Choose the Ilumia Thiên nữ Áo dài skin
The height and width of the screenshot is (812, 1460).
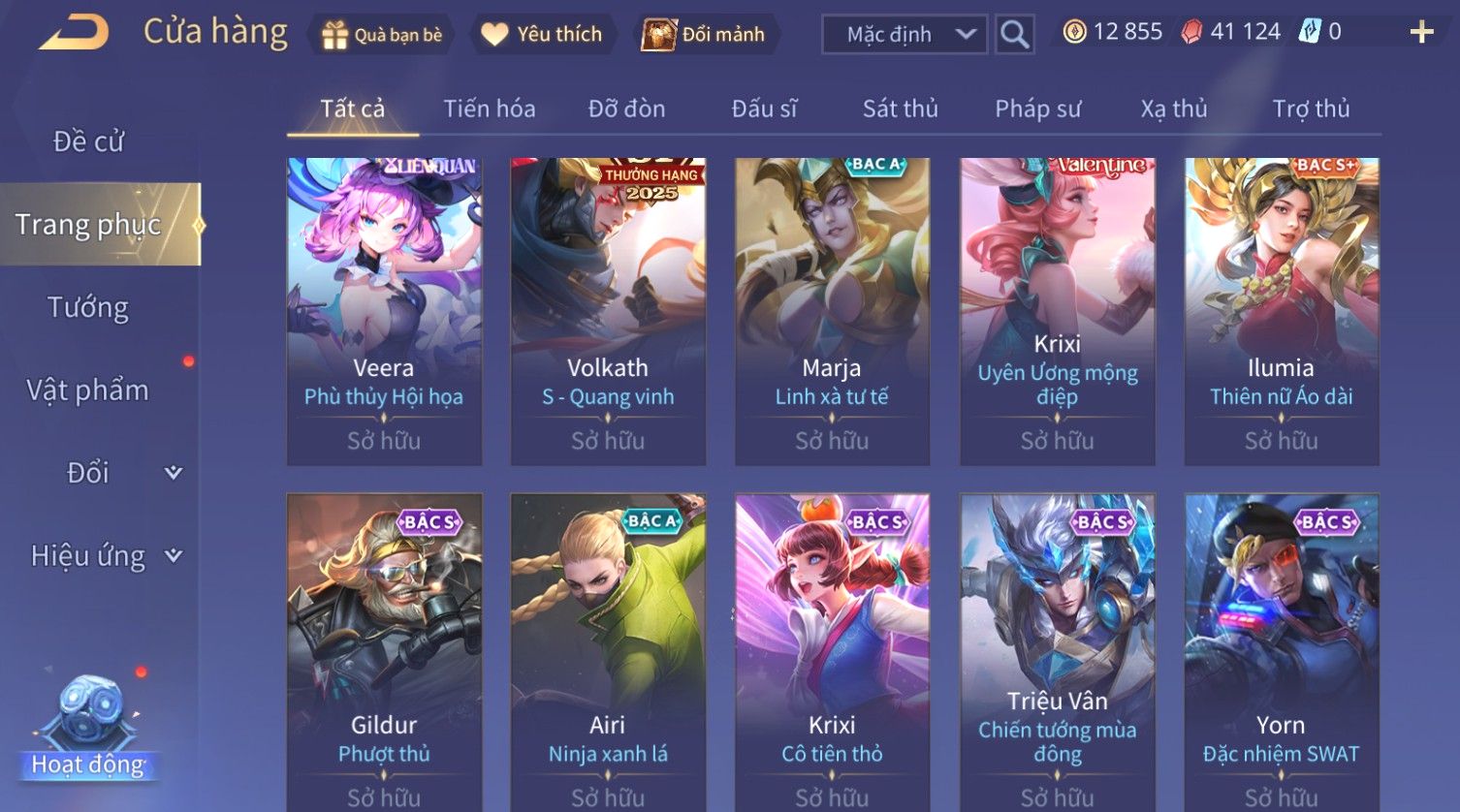click(x=1281, y=310)
